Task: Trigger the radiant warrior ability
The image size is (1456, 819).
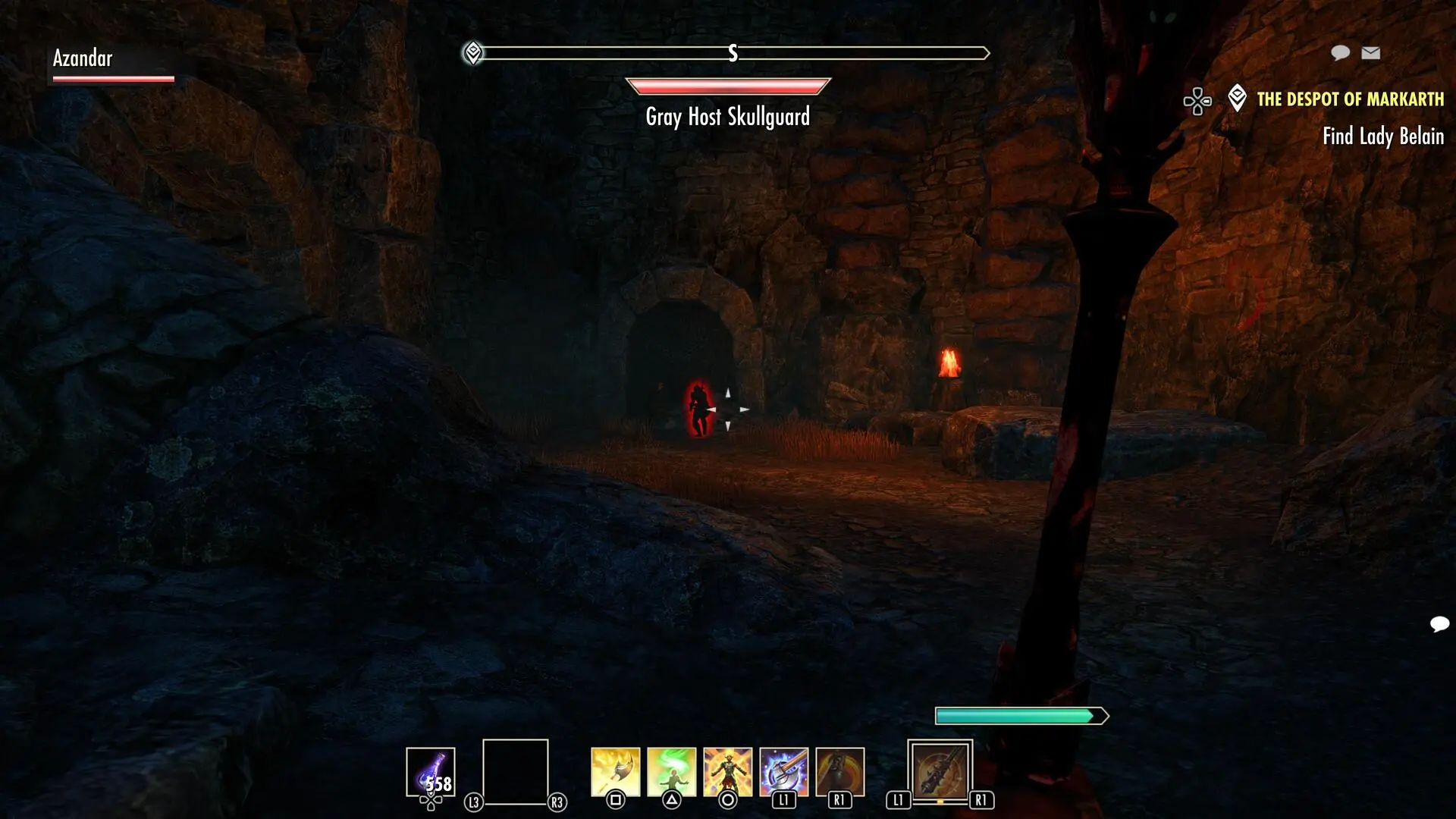Action: click(x=727, y=771)
